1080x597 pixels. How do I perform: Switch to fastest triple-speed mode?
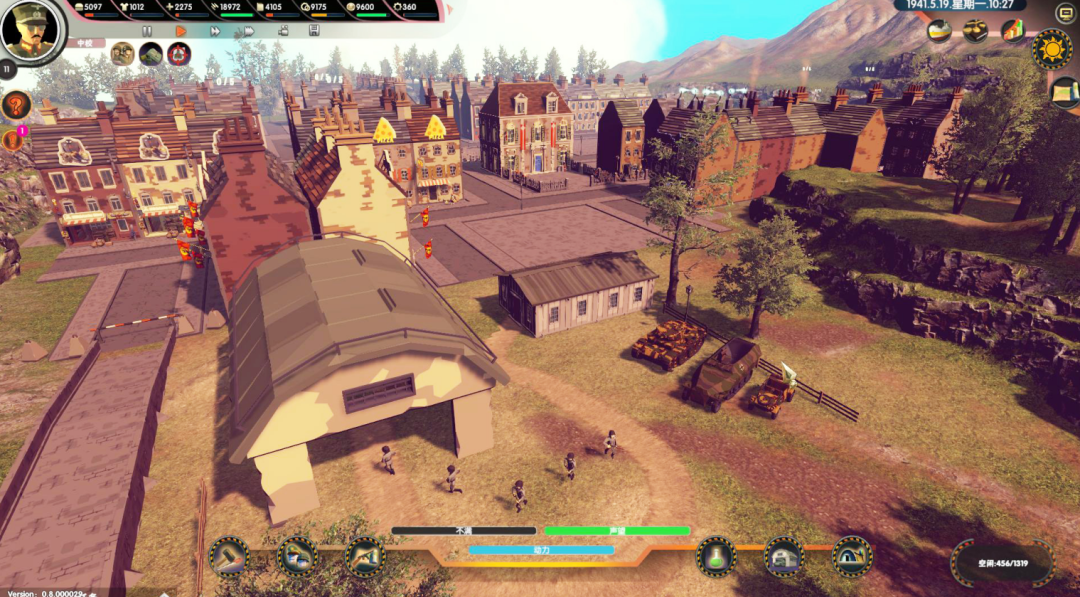[x=248, y=31]
